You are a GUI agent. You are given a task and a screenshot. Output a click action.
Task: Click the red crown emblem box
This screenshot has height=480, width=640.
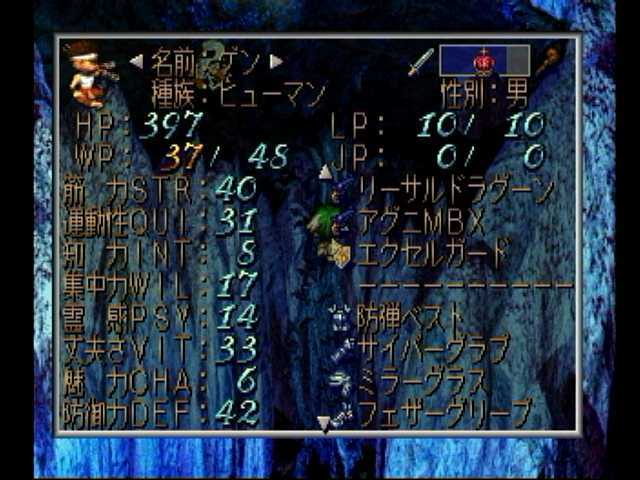coord(484,61)
